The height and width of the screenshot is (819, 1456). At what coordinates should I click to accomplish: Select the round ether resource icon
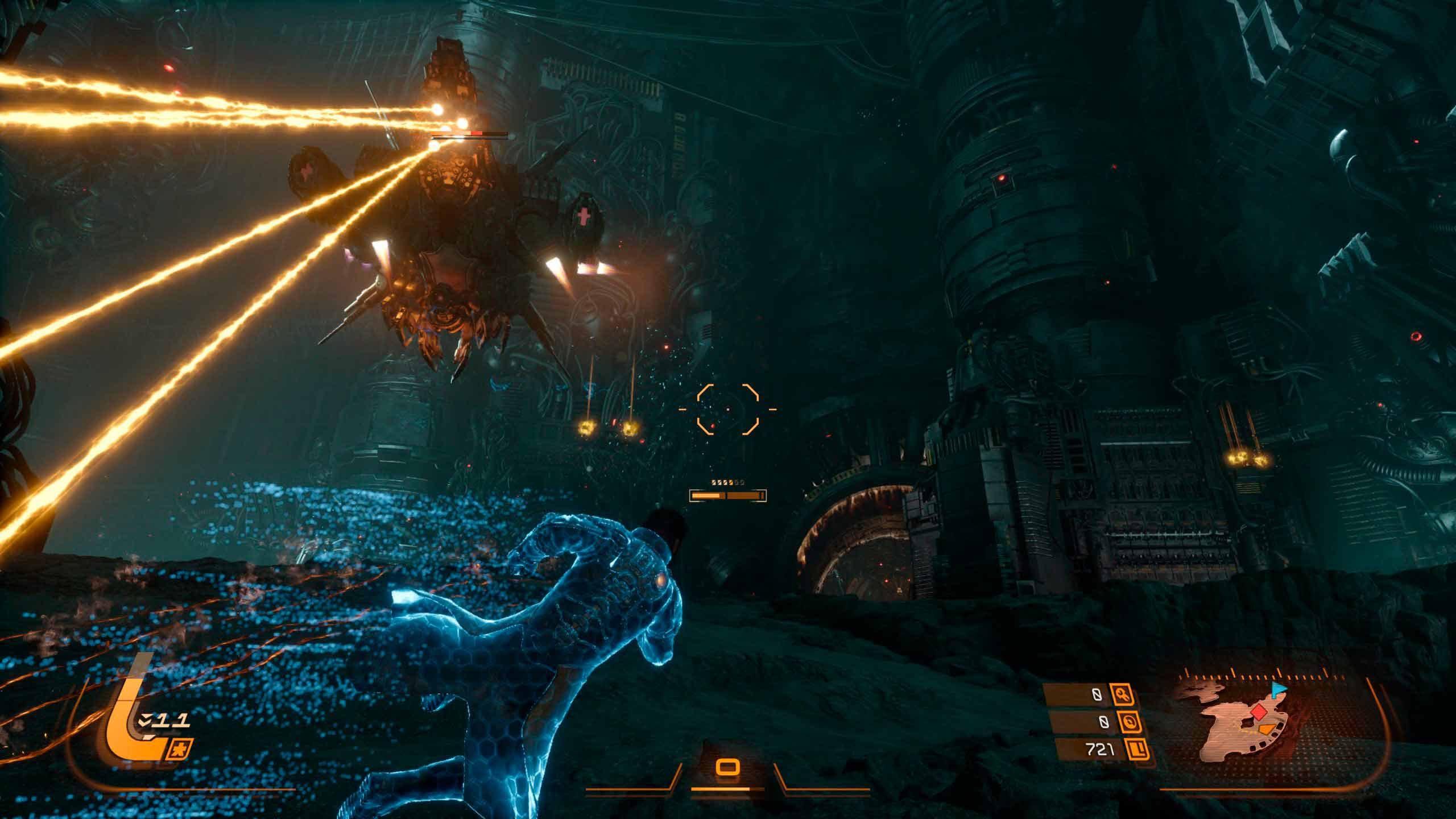point(1127,722)
